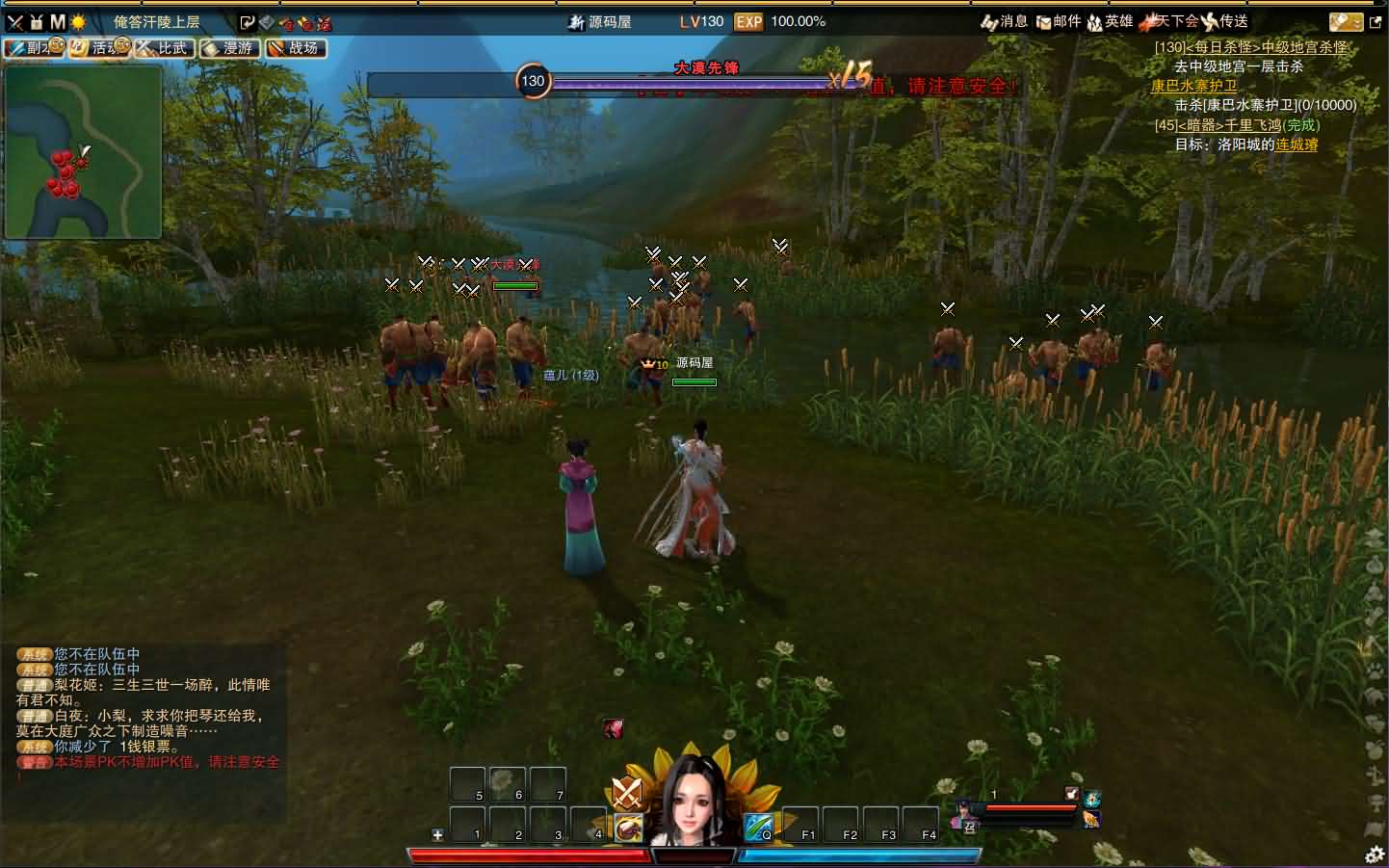
Task: Open the 活动 events menu
Action: tap(98, 47)
